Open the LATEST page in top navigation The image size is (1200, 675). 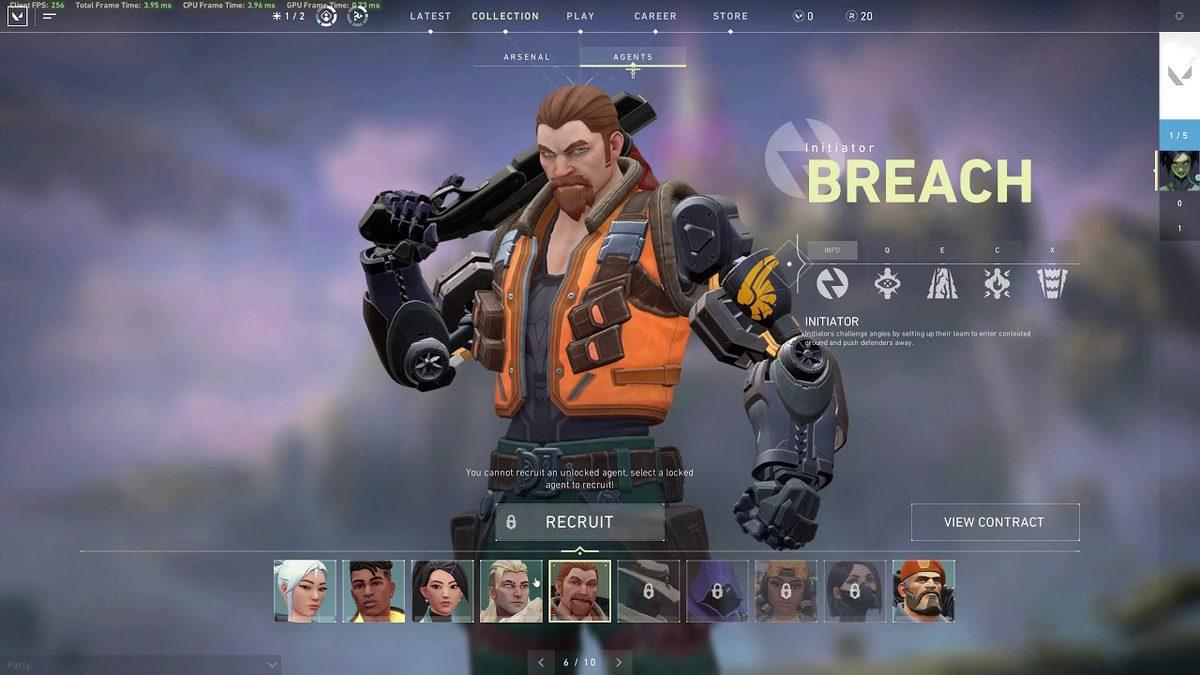pyautogui.click(x=431, y=16)
